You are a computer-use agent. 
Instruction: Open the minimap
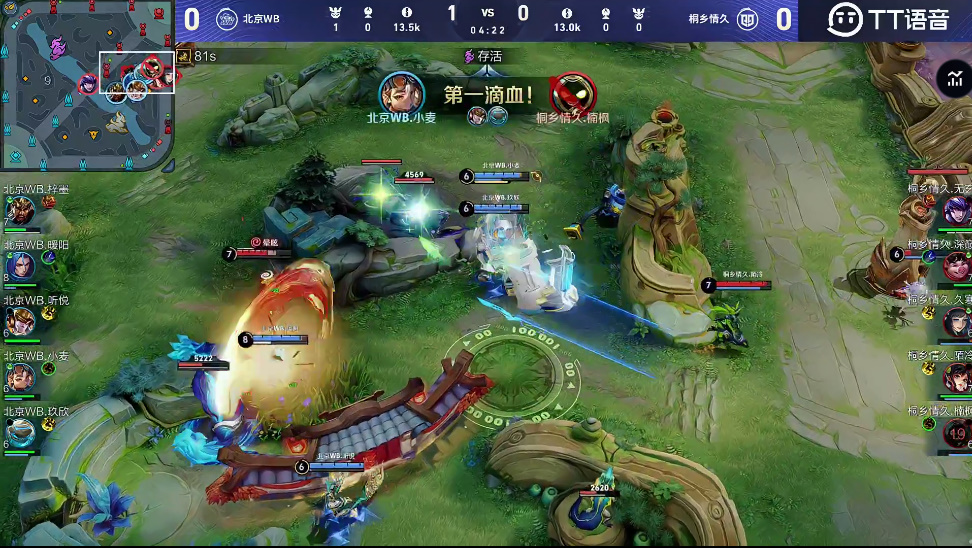[87, 85]
